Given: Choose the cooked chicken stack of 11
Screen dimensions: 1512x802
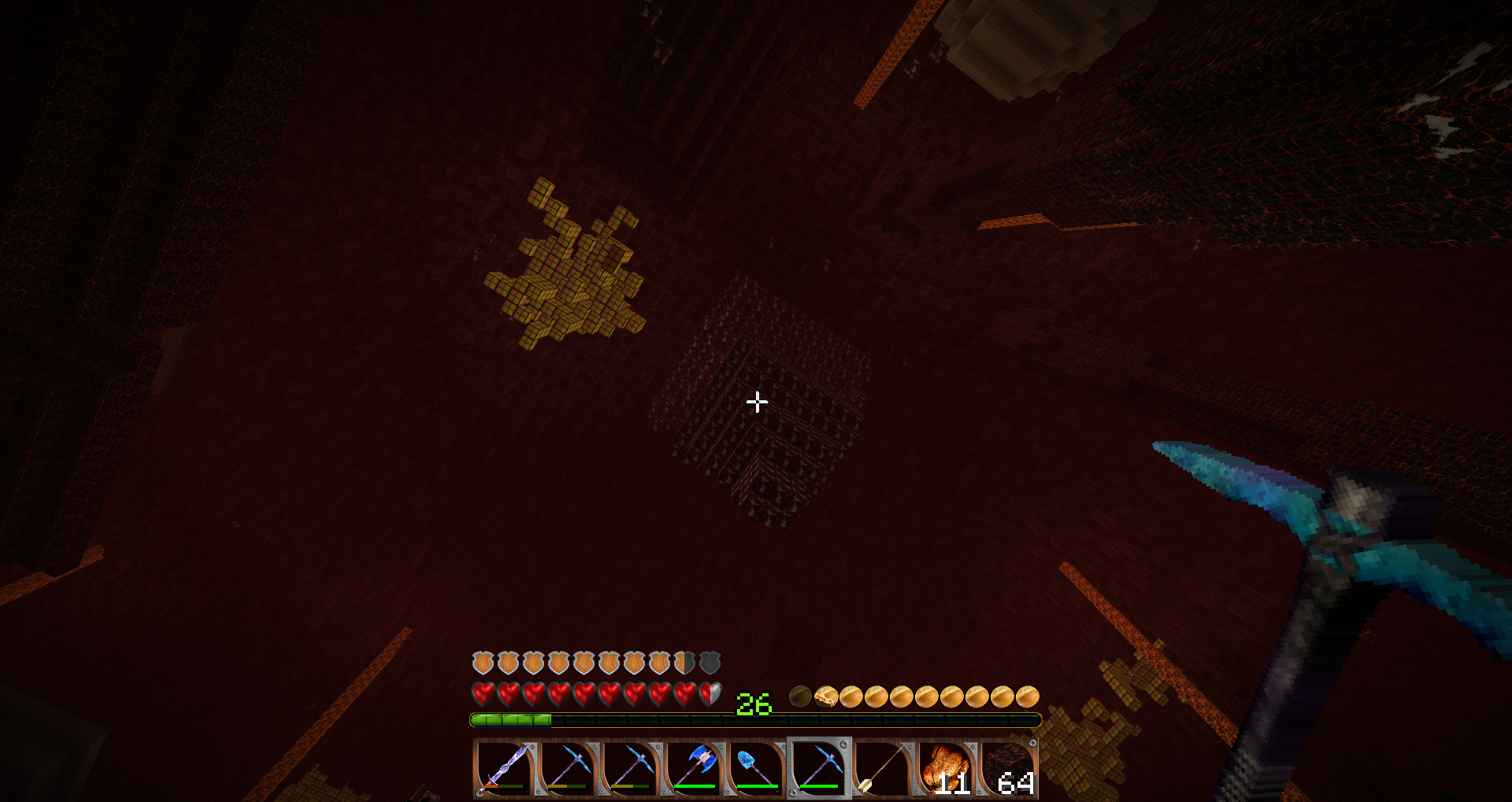Looking at the screenshot, I should click(945, 768).
